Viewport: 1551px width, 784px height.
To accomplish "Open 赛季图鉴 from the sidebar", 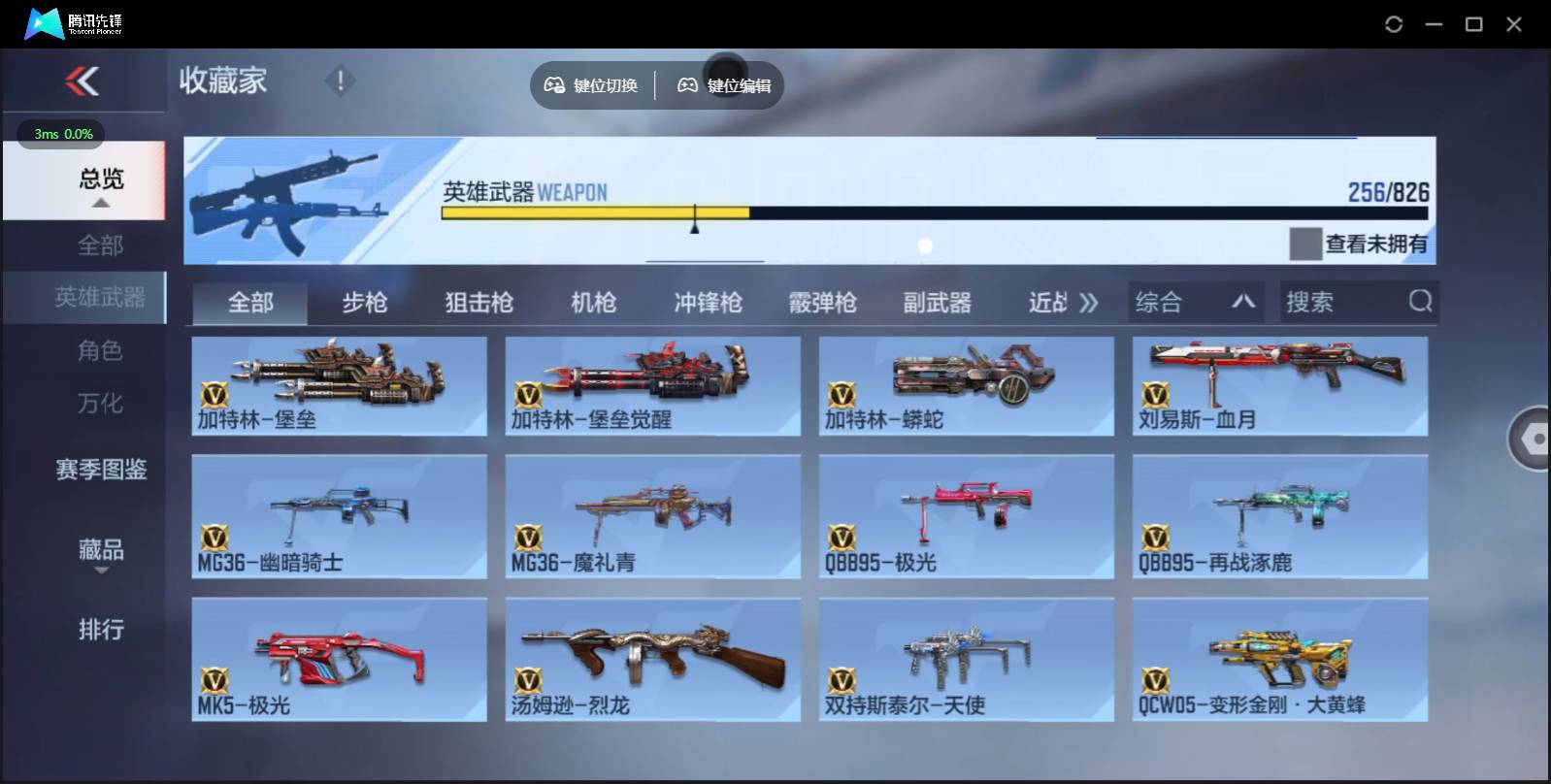I will click(x=101, y=470).
